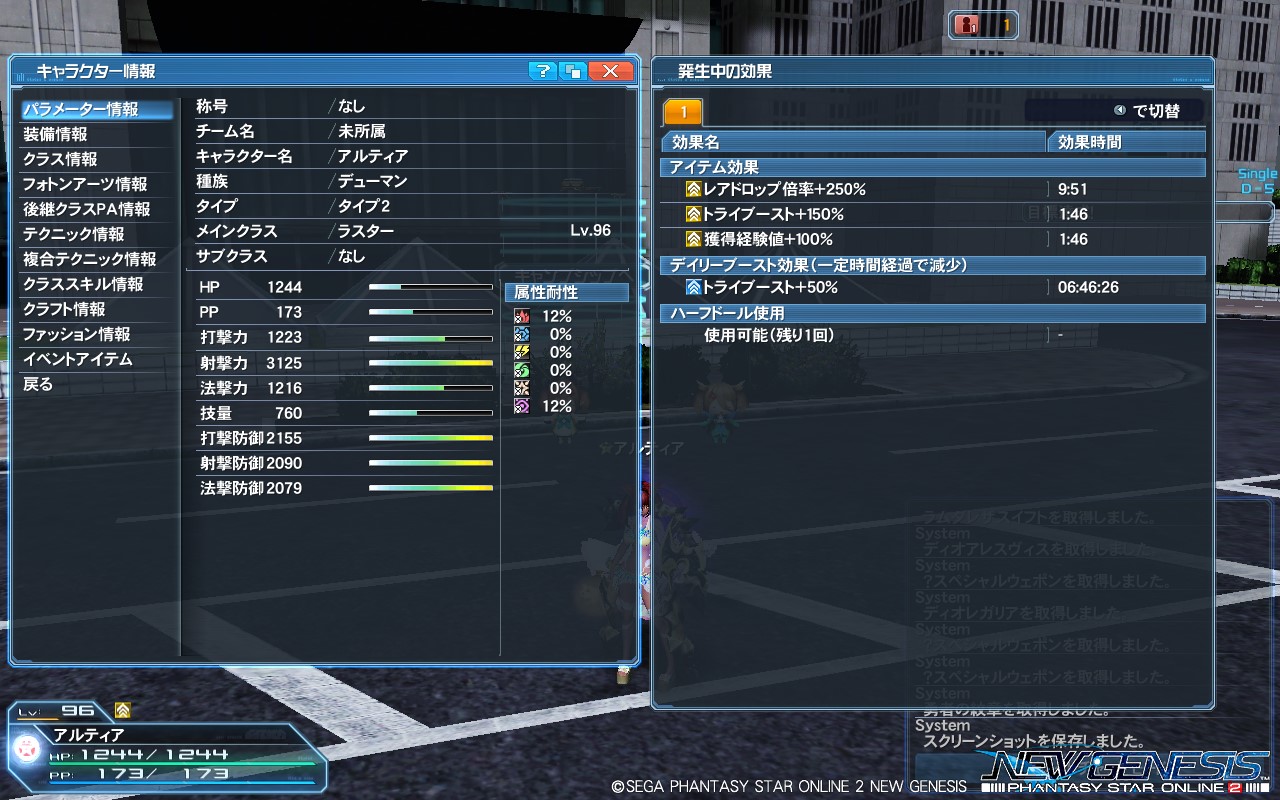Click the ice resistance icon

click(521, 335)
